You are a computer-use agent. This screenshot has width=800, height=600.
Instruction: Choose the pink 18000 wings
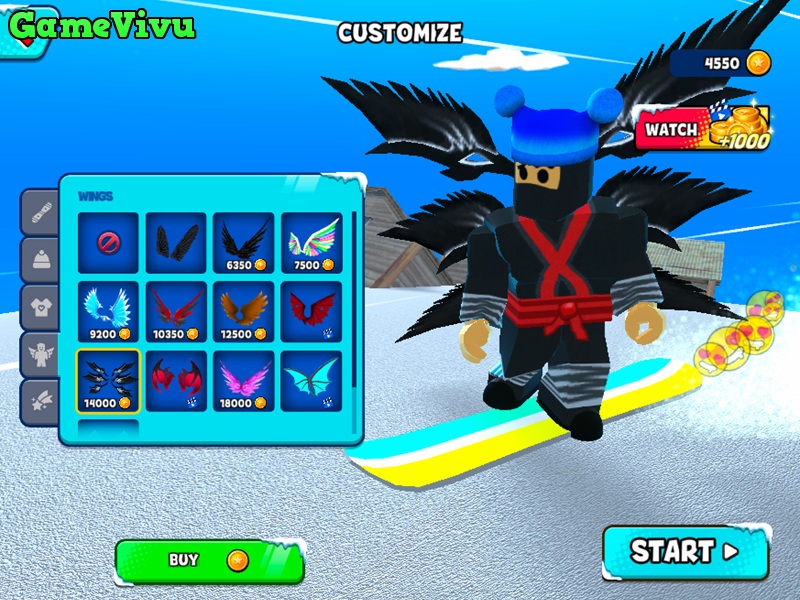tap(243, 380)
